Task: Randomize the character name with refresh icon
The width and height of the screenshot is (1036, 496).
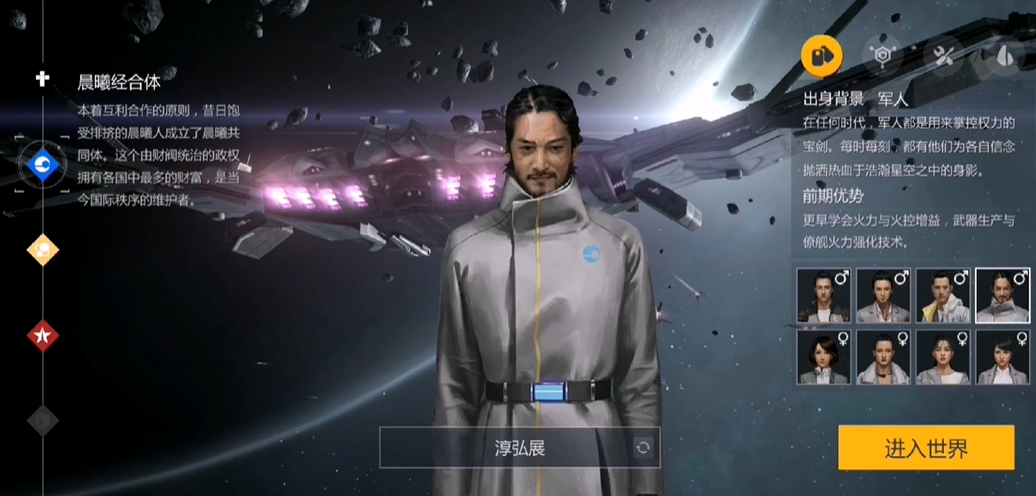Action: 643,448
